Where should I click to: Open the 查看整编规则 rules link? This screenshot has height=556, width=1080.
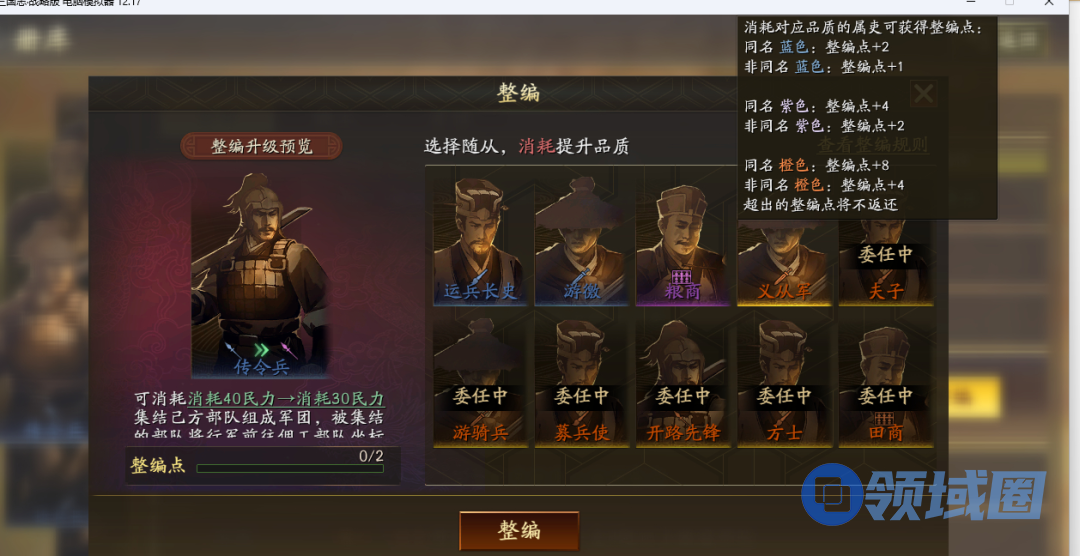pyautogui.click(x=872, y=146)
